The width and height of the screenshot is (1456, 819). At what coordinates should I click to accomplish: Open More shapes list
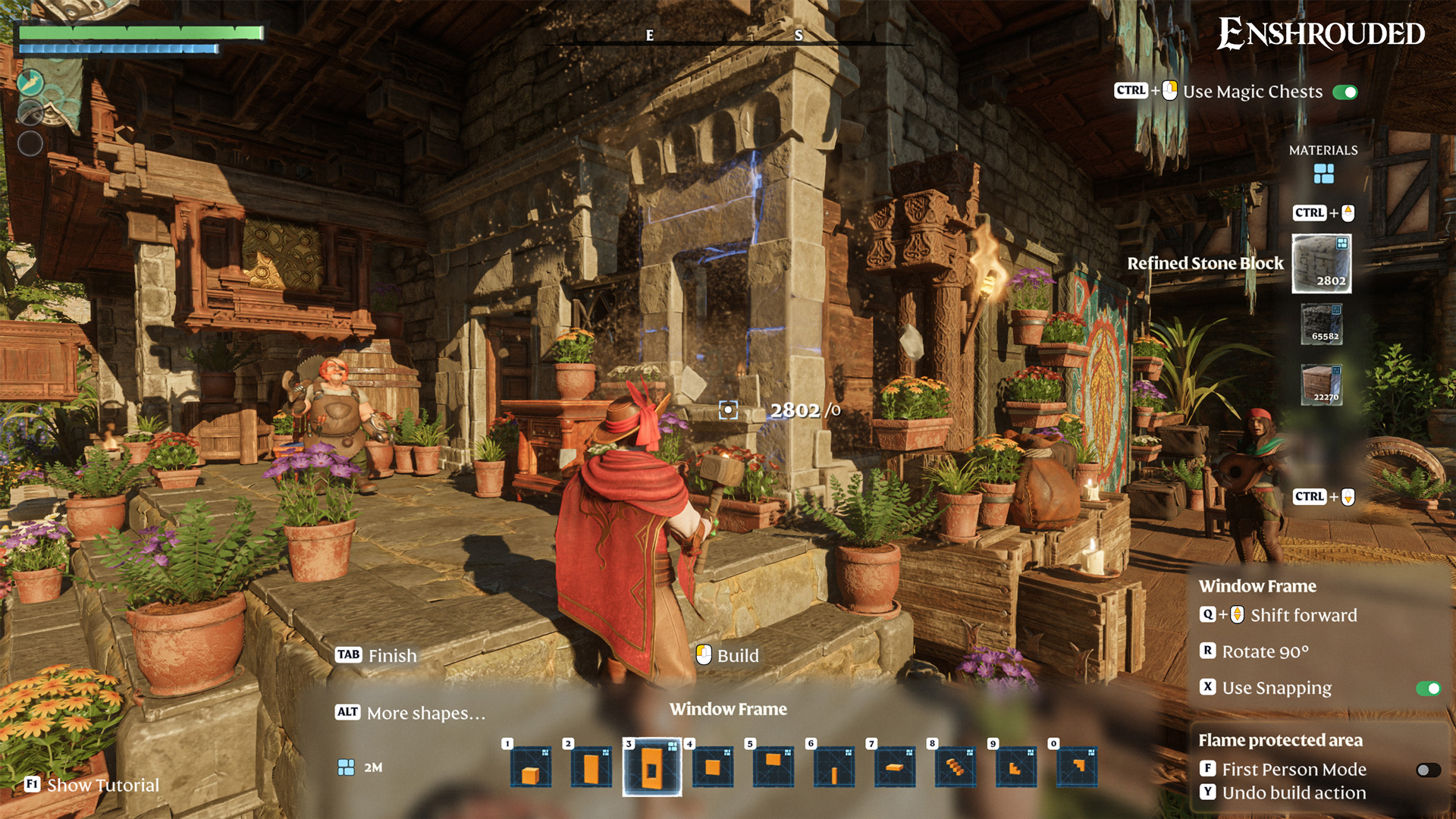(x=425, y=714)
